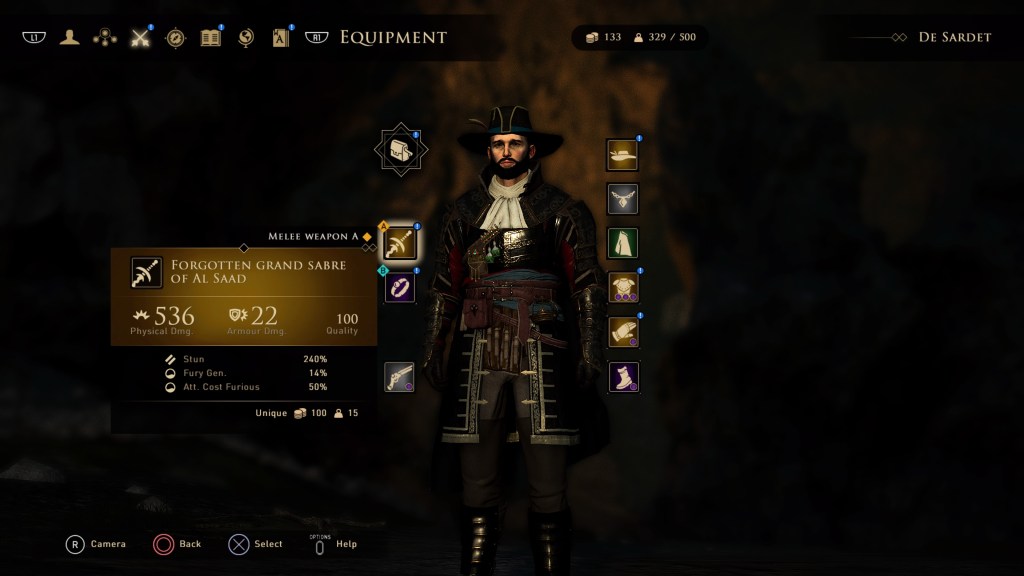The height and width of the screenshot is (576, 1024).
Task: Choose the gloves equipment slot
Action: pos(622,332)
